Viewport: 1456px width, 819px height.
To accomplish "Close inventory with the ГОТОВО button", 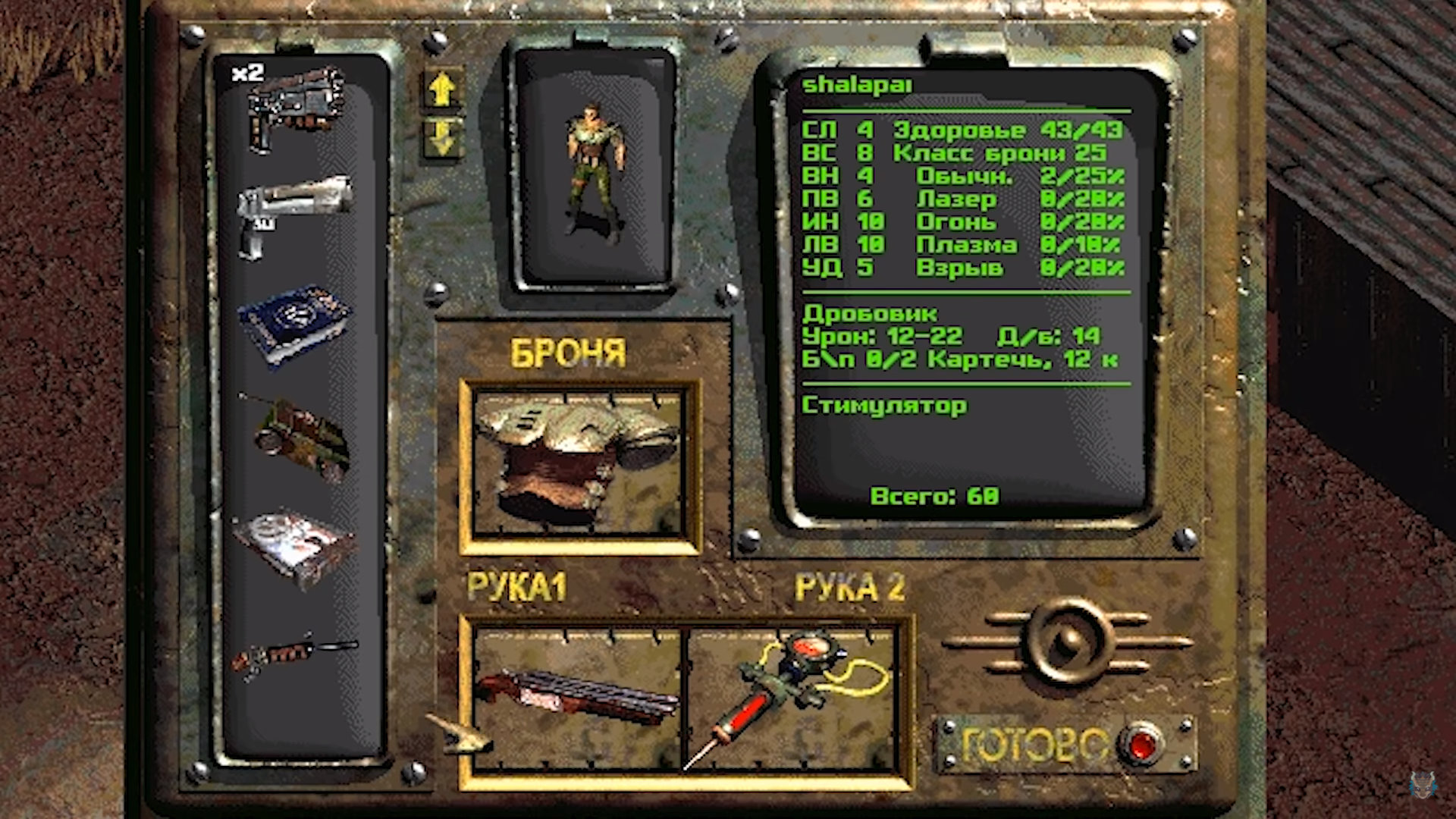I will [x=1139, y=744].
